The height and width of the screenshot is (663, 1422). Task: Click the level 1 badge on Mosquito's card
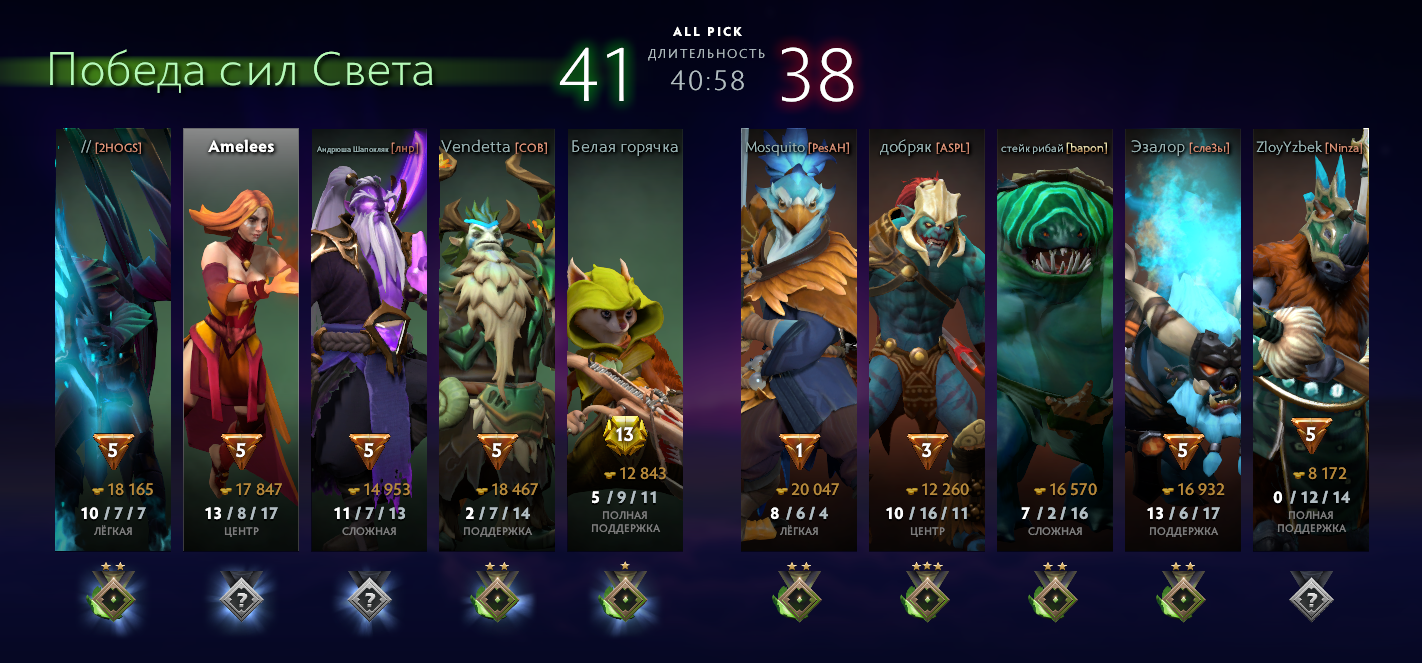(799, 451)
